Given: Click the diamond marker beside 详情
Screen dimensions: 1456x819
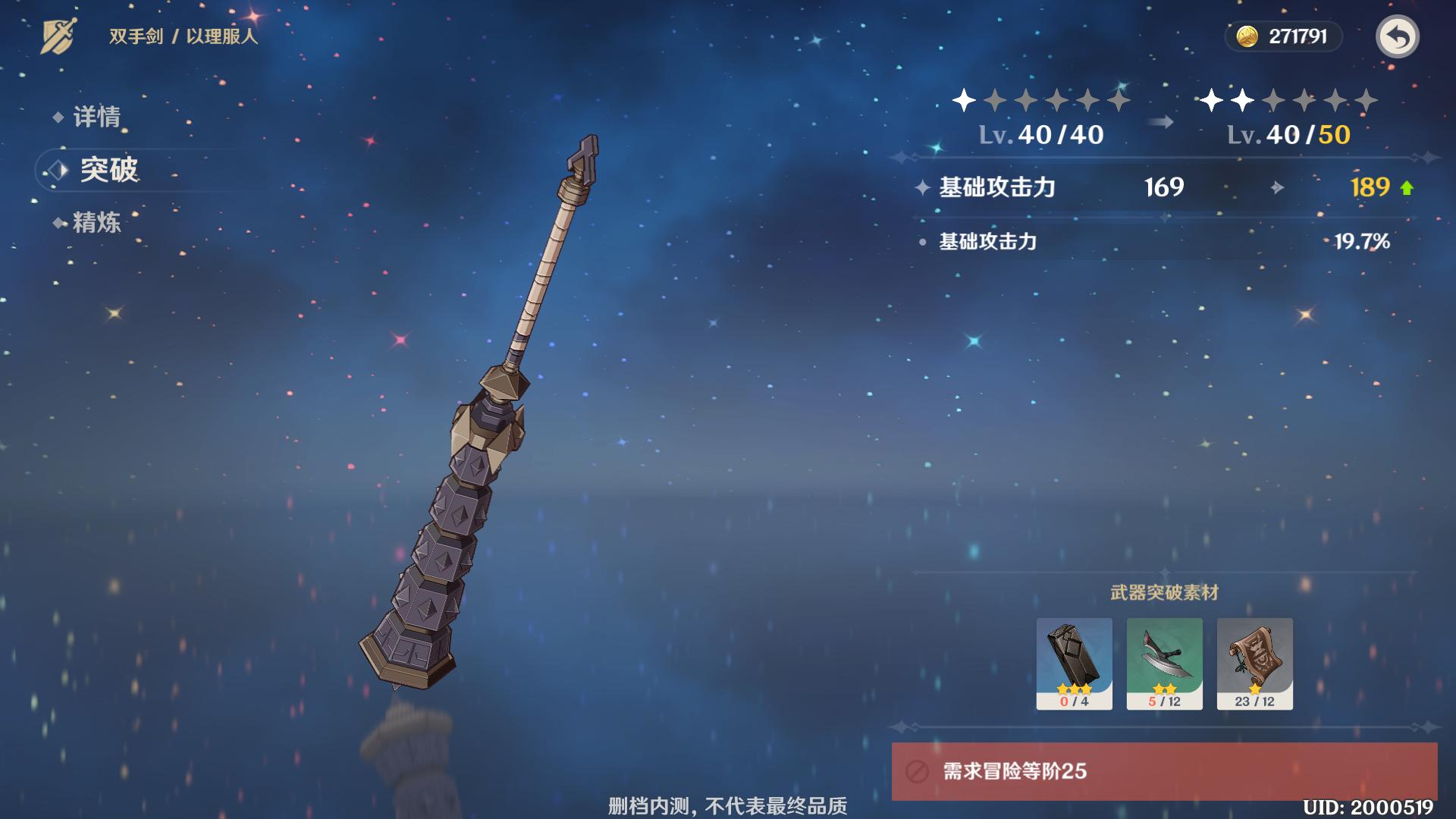Looking at the screenshot, I should 57,116.
